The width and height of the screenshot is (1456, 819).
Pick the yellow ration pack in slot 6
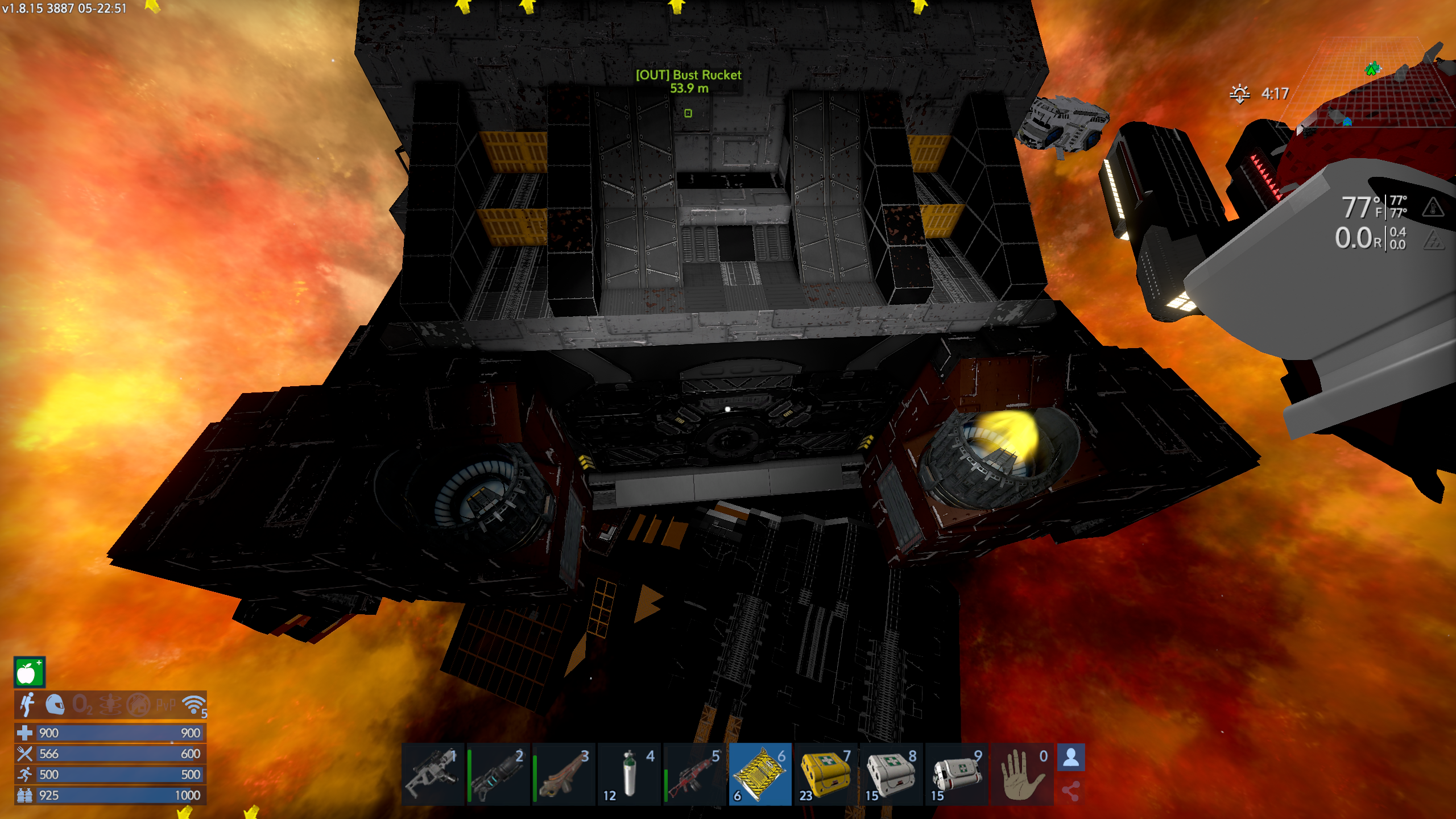click(x=760, y=773)
